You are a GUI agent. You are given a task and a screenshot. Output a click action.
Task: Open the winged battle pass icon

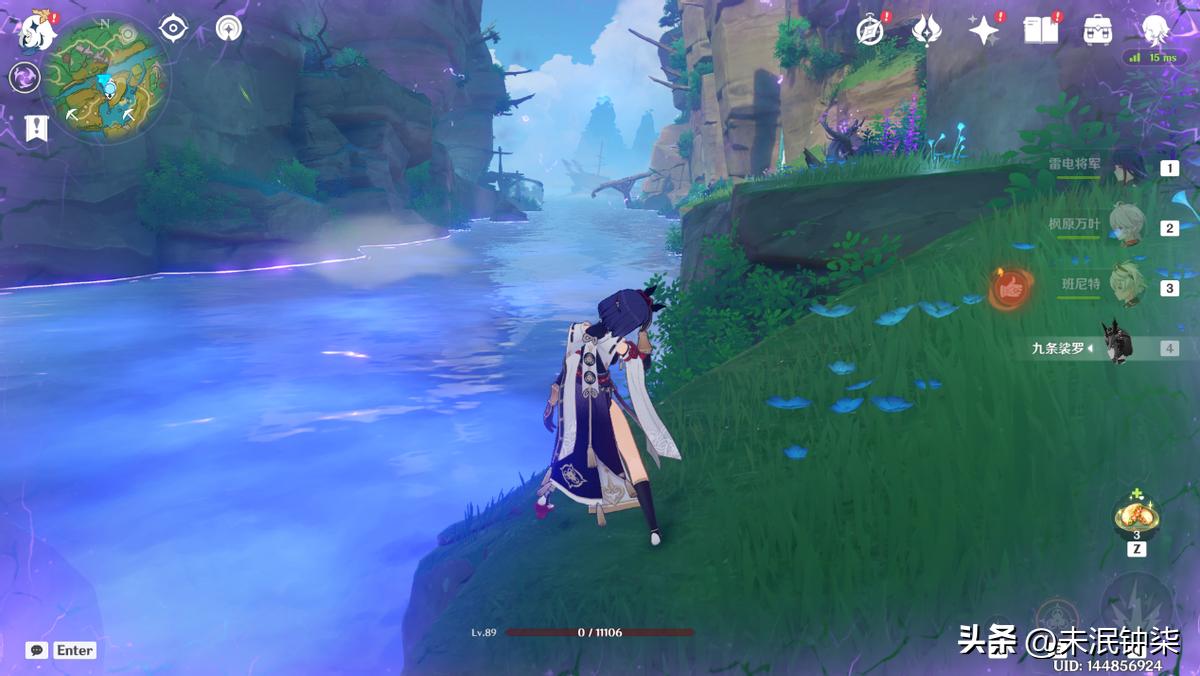(927, 30)
